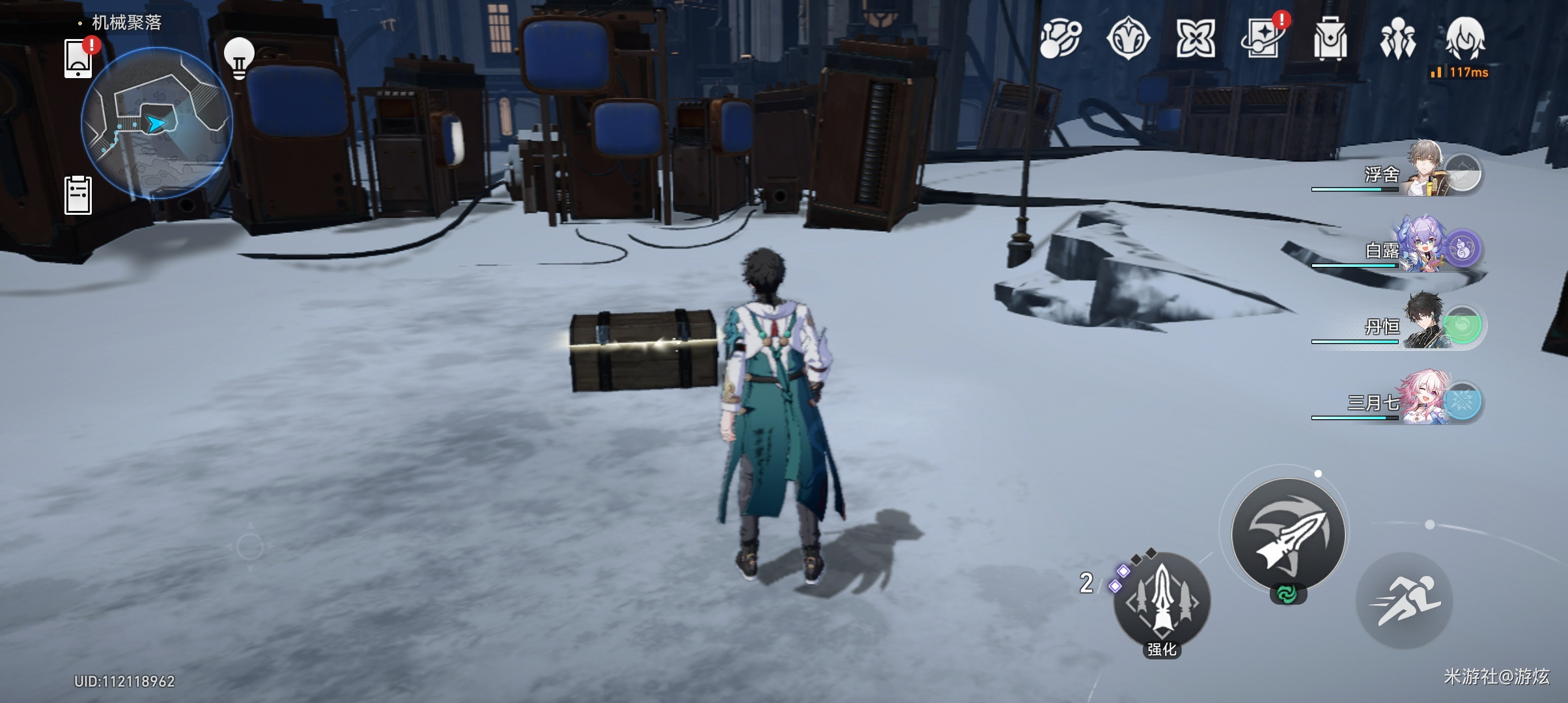This screenshot has height=703, width=1568.
Task: Tap the sprint running button
Action: pyautogui.click(x=1404, y=600)
